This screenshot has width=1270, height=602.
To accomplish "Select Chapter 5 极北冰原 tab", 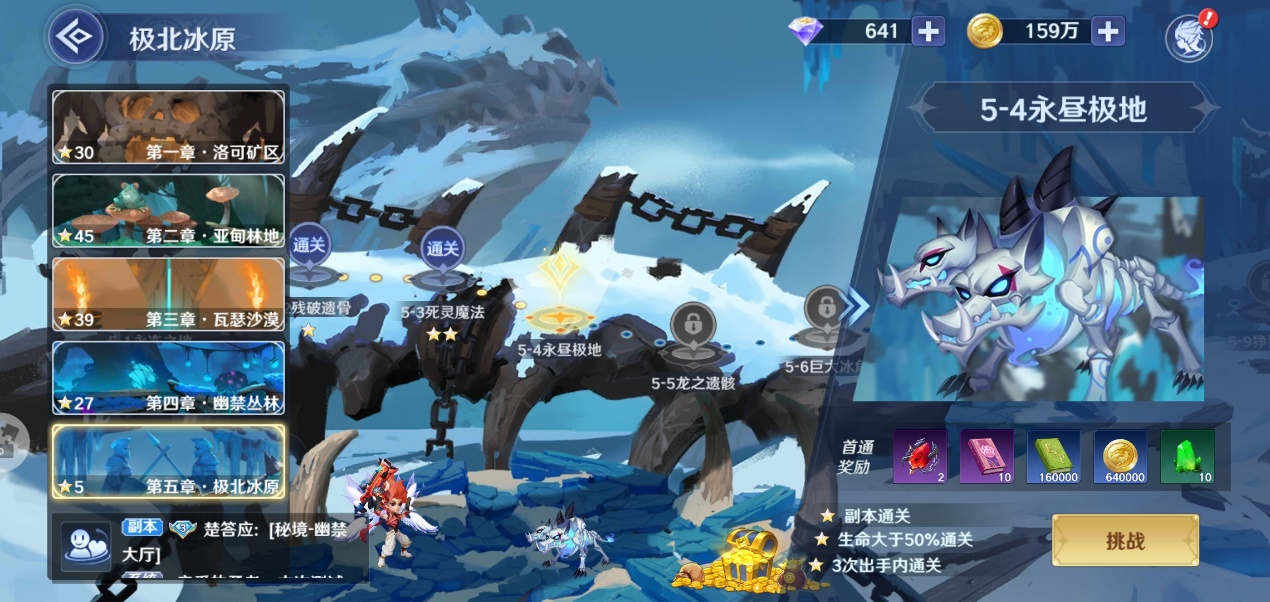I will tap(168, 462).
